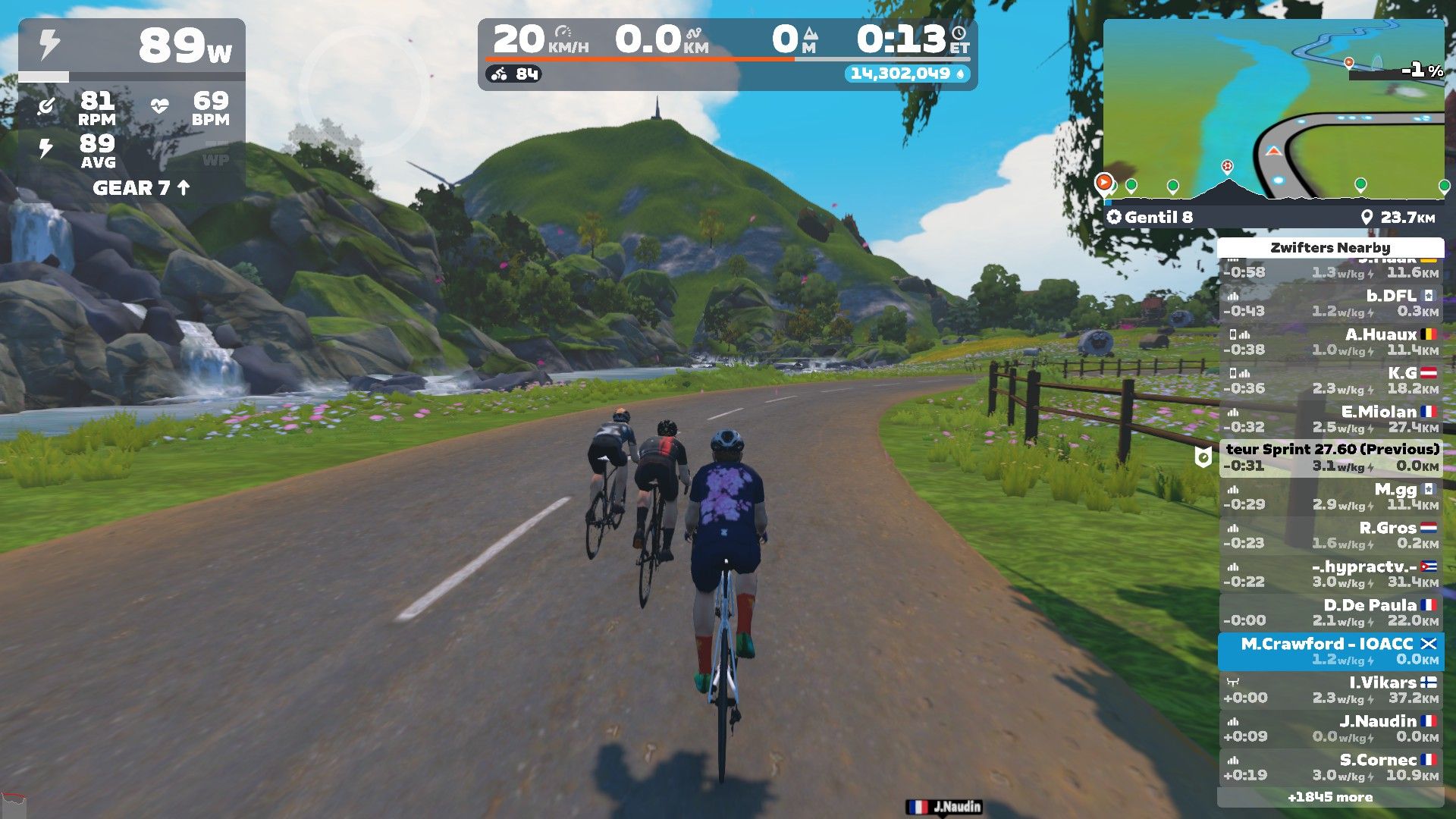Select A.Huaux in the Zwifters Nearby list
The width and height of the screenshot is (1456, 819).
pos(1331,341)
